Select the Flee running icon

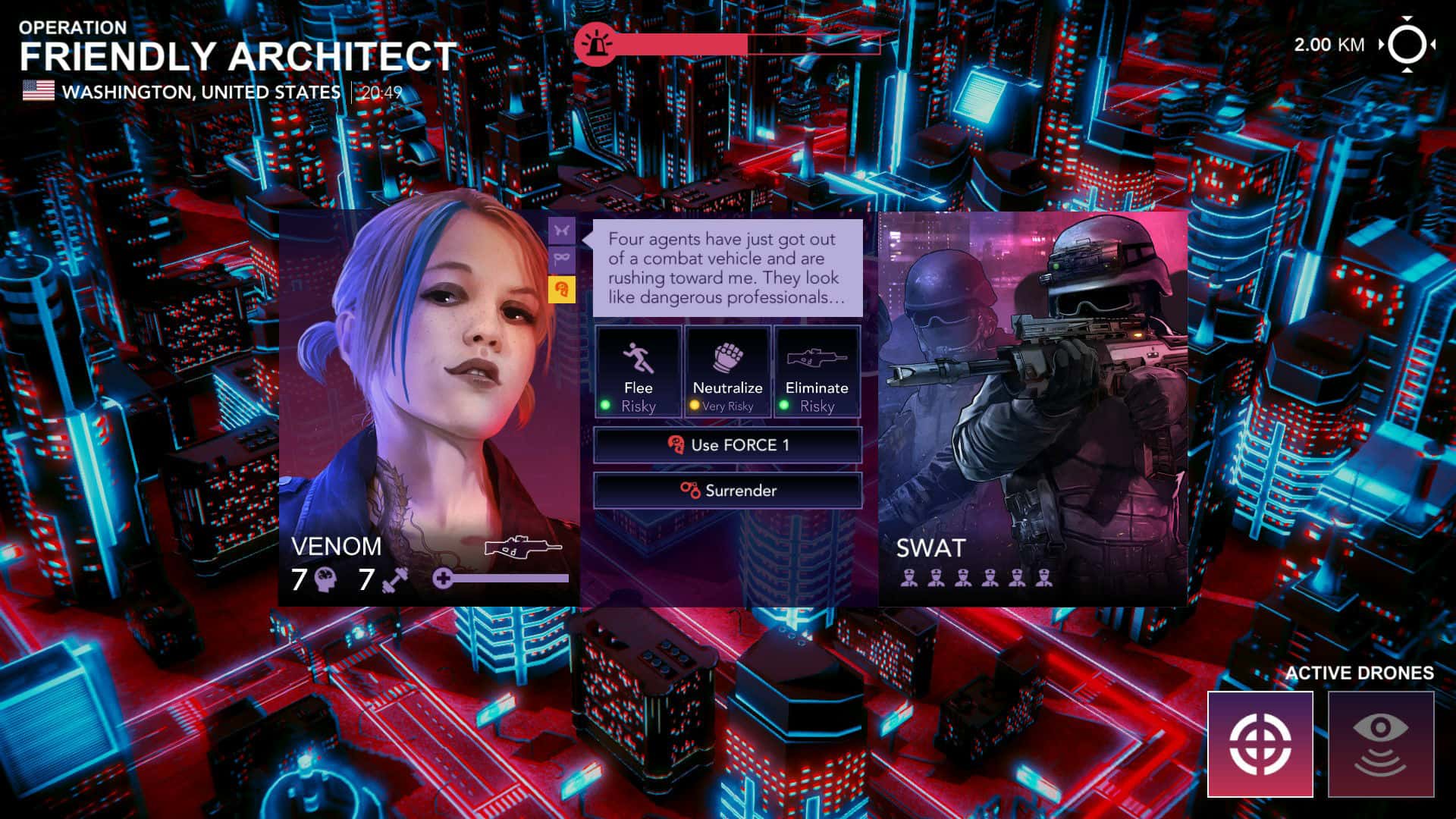click(x=638, y=356)
